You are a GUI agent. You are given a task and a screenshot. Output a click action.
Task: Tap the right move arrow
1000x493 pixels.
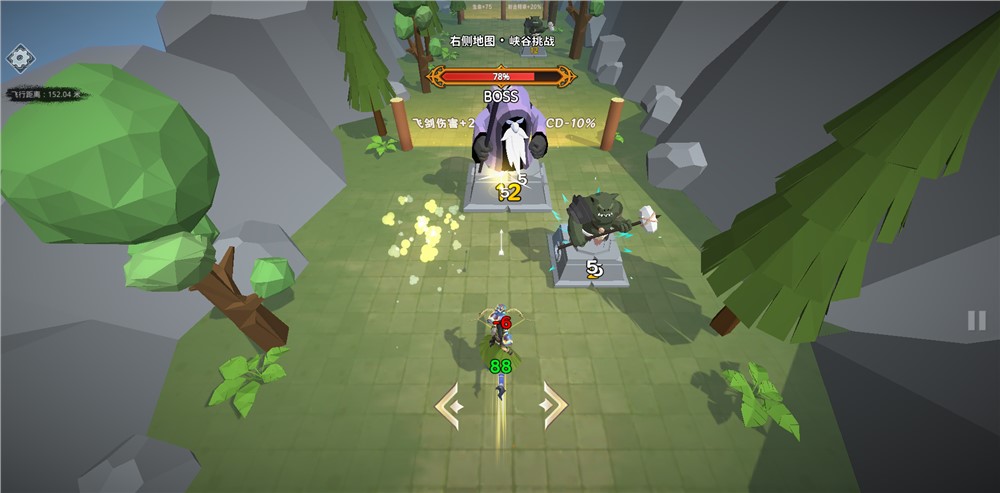(552, 405)
